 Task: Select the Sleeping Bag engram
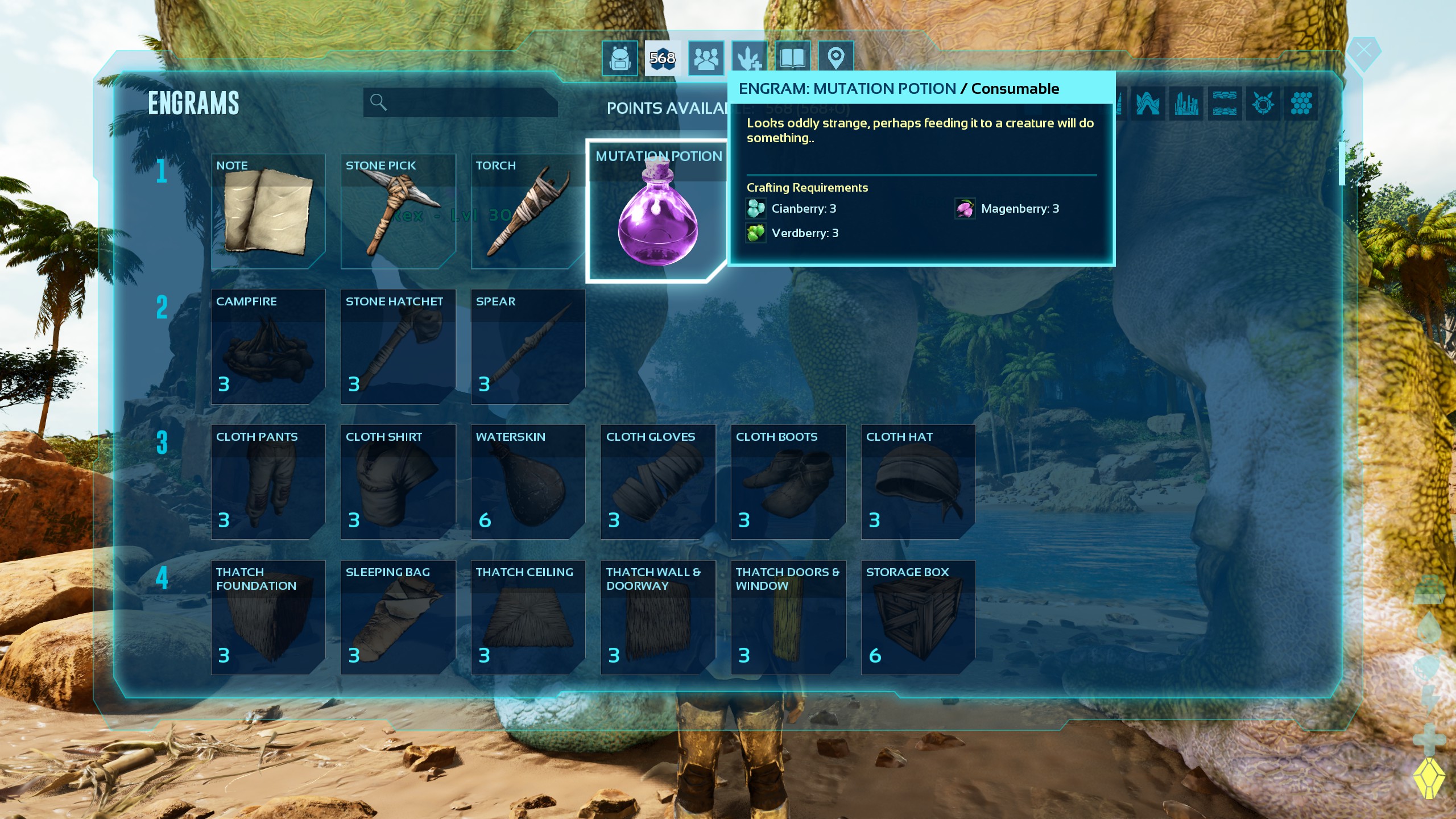398,618
